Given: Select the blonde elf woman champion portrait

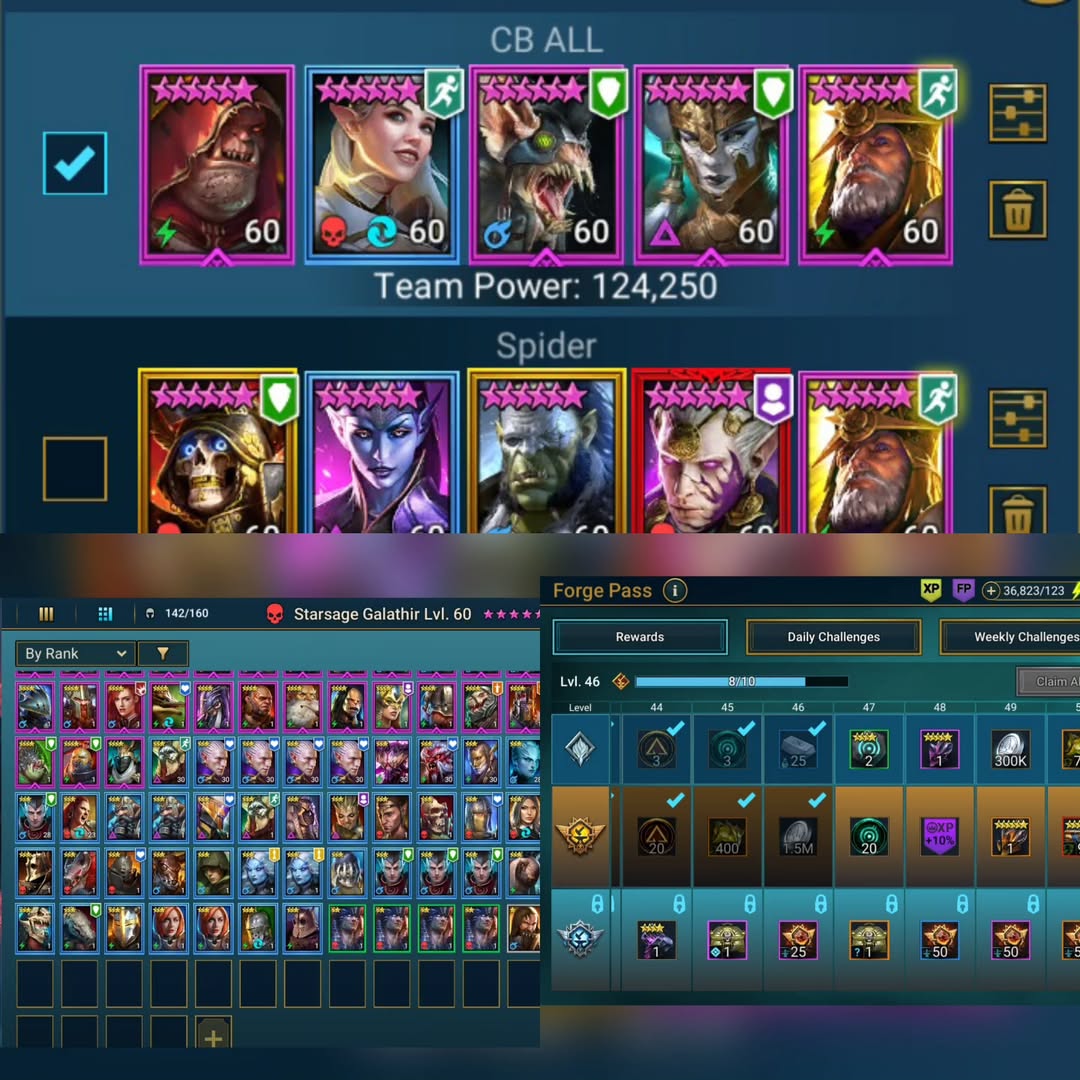Looking at the screenshot, I should point(381,165).
